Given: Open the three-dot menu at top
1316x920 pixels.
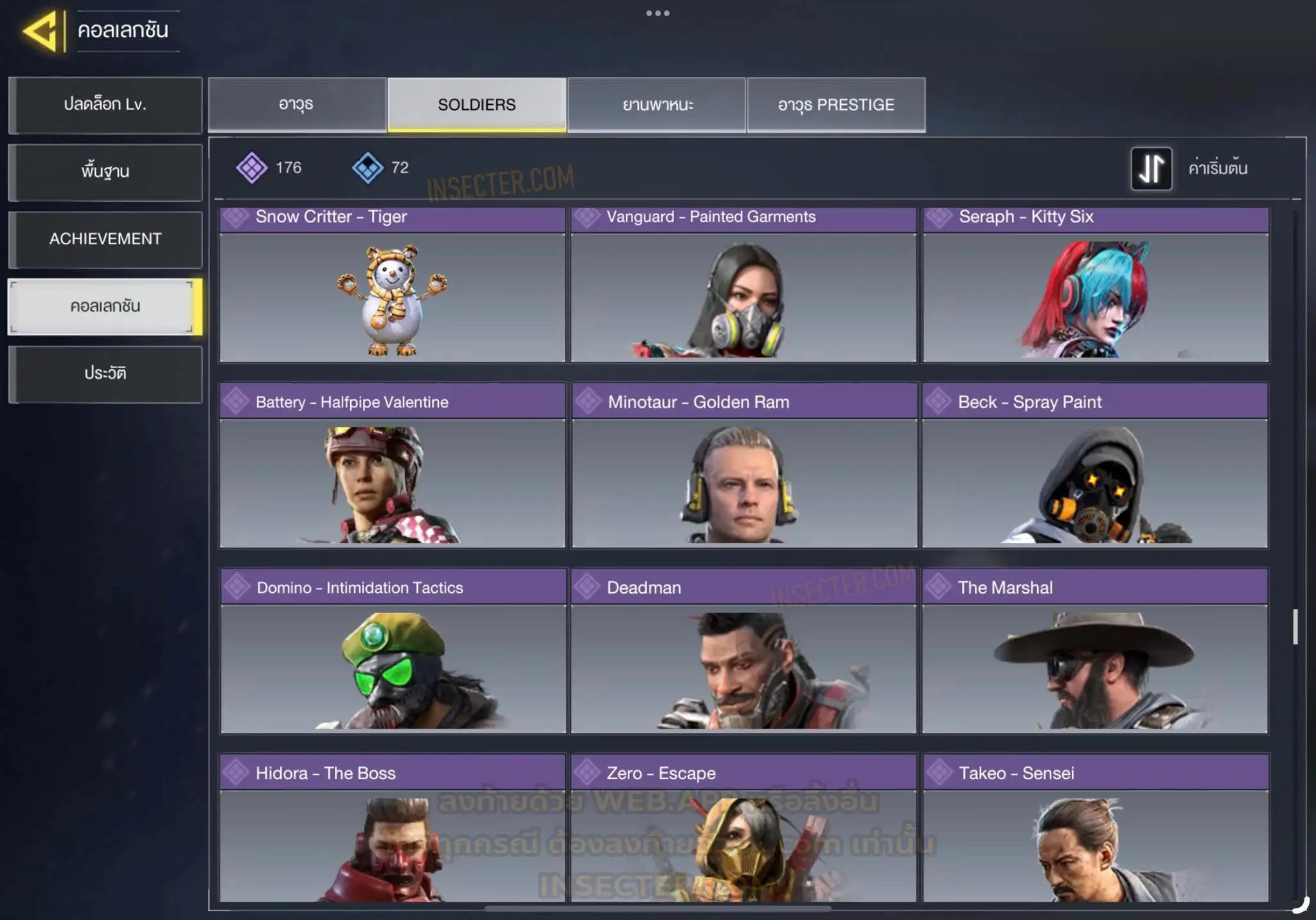Looking at the screenshot, I should point(657,14).
